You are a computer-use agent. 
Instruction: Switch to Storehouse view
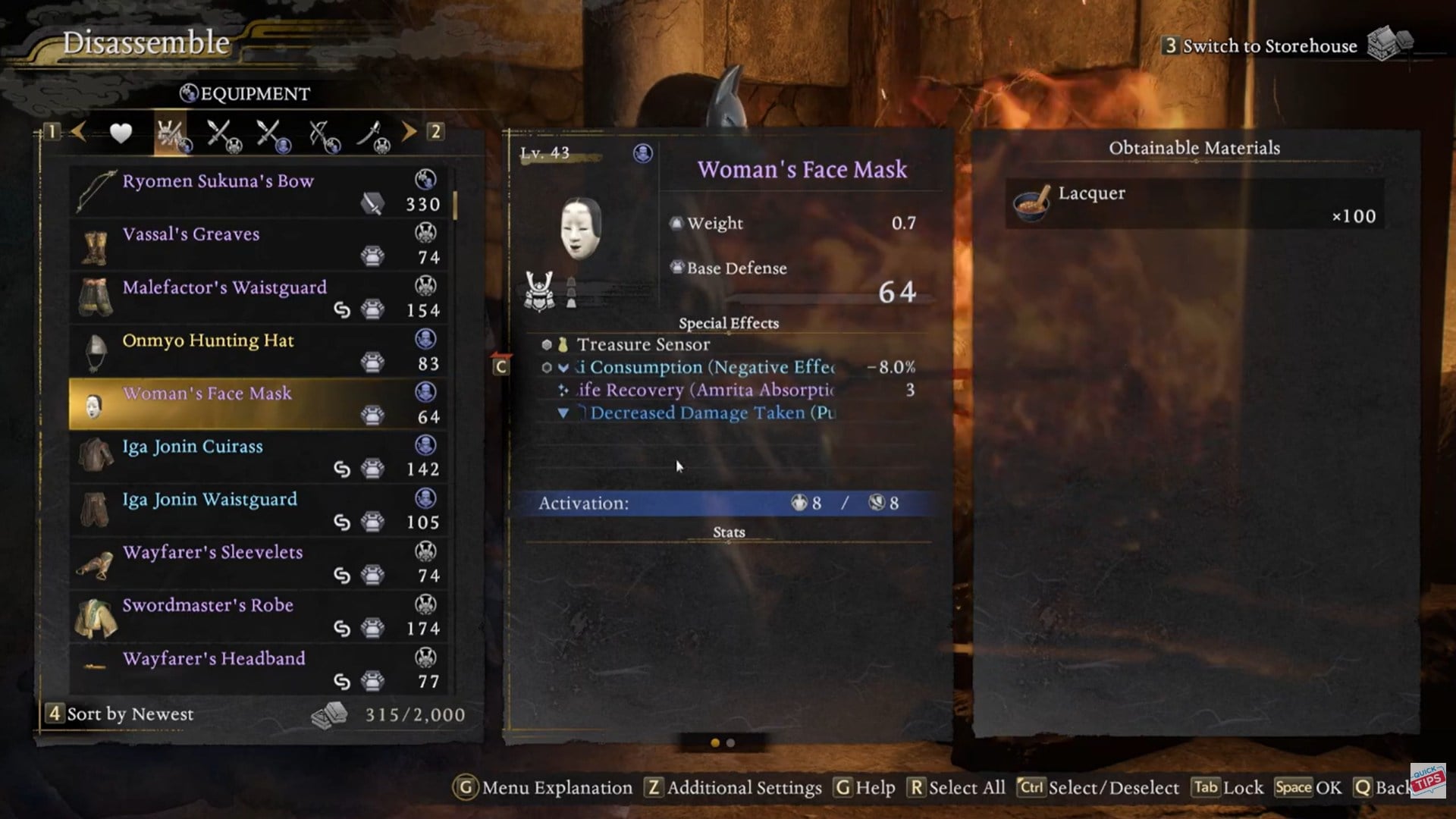click(x=1269, y=46)
